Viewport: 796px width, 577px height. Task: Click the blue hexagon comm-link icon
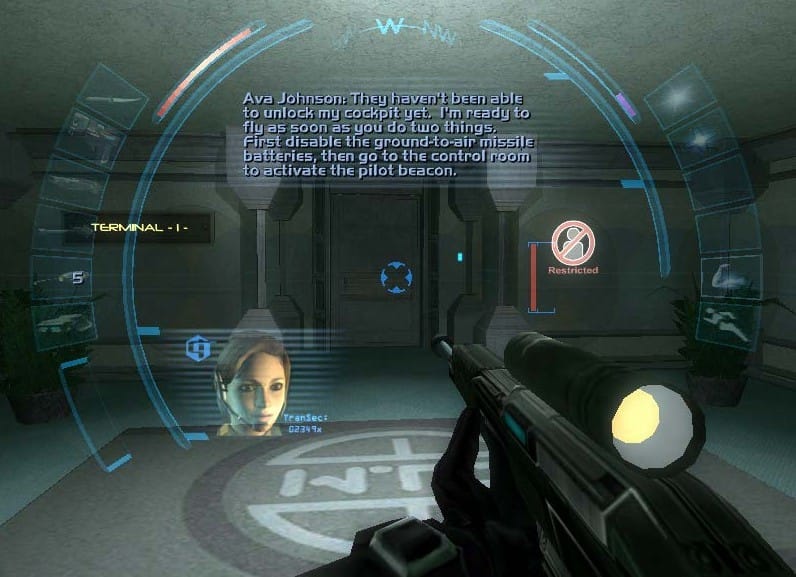(x=197, y=349)
